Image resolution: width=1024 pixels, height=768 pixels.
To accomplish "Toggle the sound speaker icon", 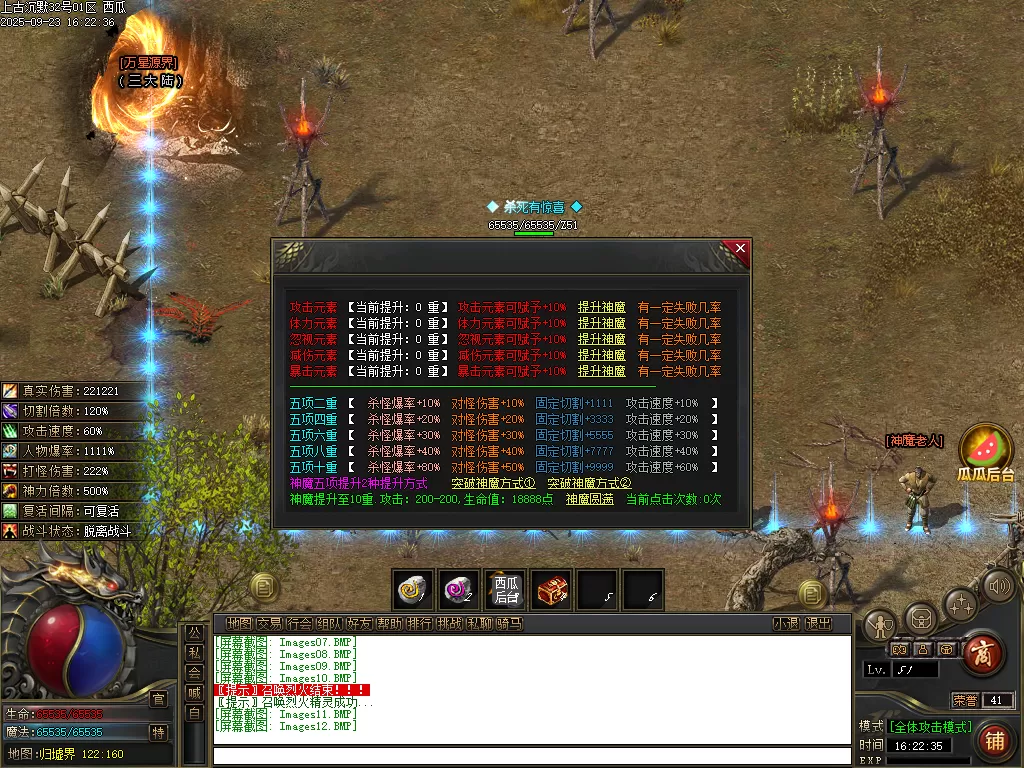I will point(998,587).
